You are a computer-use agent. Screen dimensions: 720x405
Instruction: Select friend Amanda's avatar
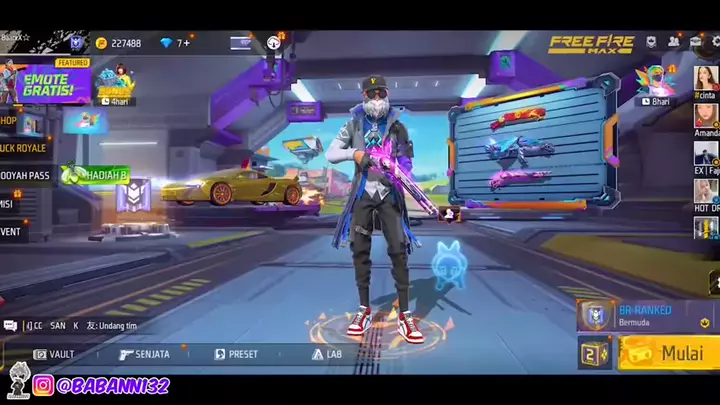pyautogui.click(x=706, y=116)
